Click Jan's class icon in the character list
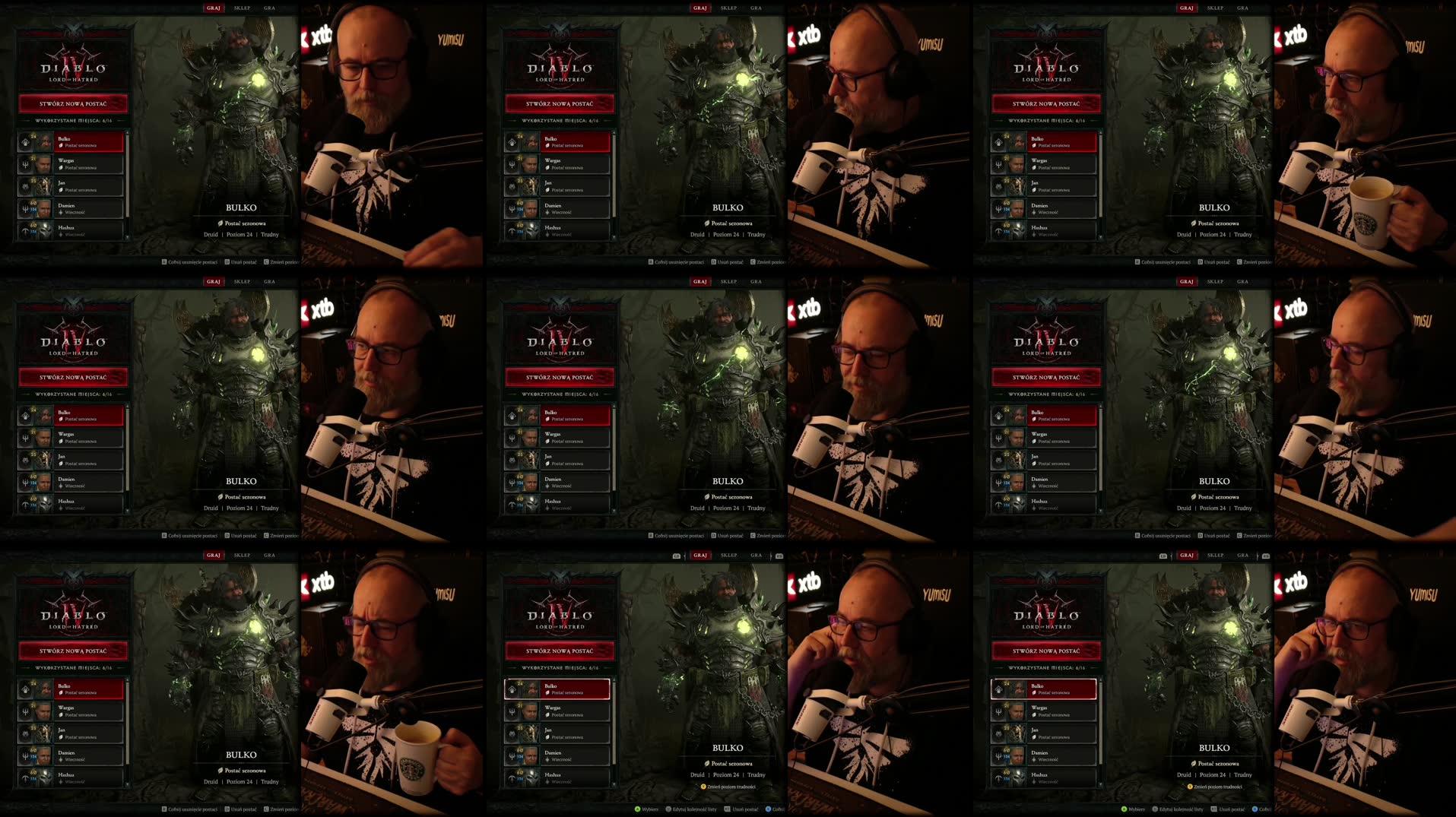 coord(512,733)
